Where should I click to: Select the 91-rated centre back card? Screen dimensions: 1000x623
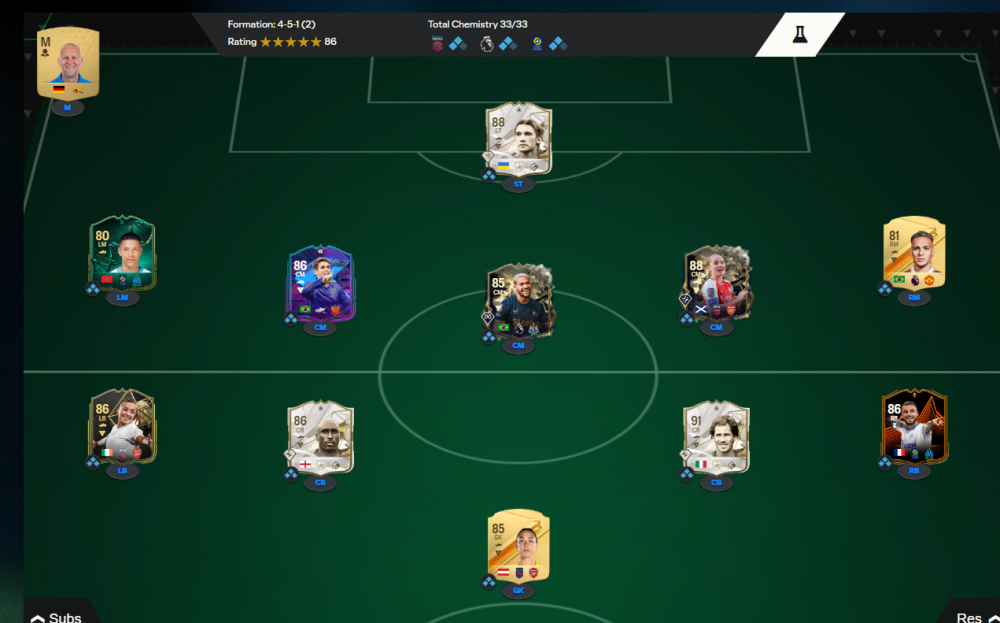pos(716,438)
